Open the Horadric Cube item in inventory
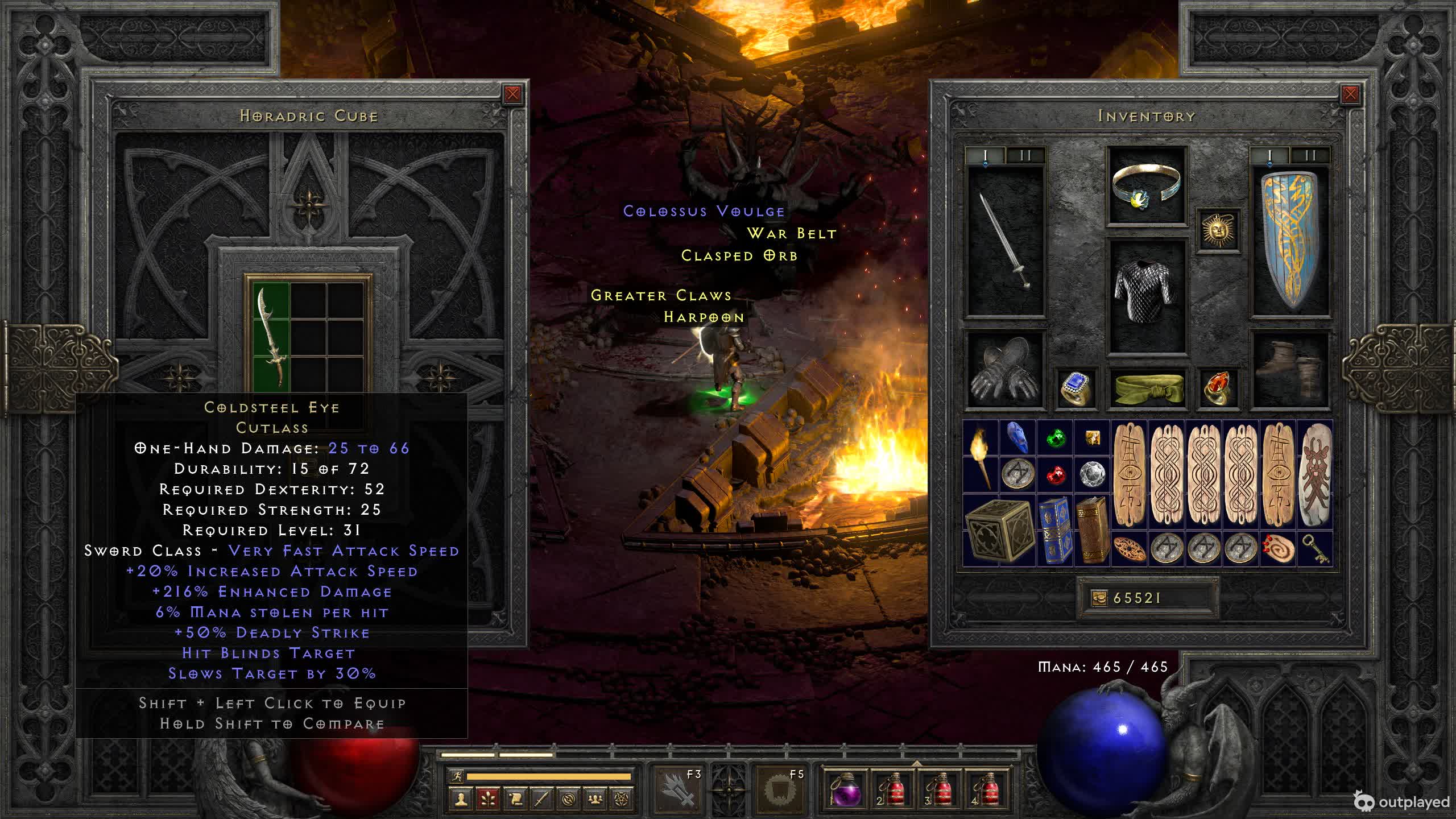Viewport: 1456px width, 819px height. [x=999, y=530]
